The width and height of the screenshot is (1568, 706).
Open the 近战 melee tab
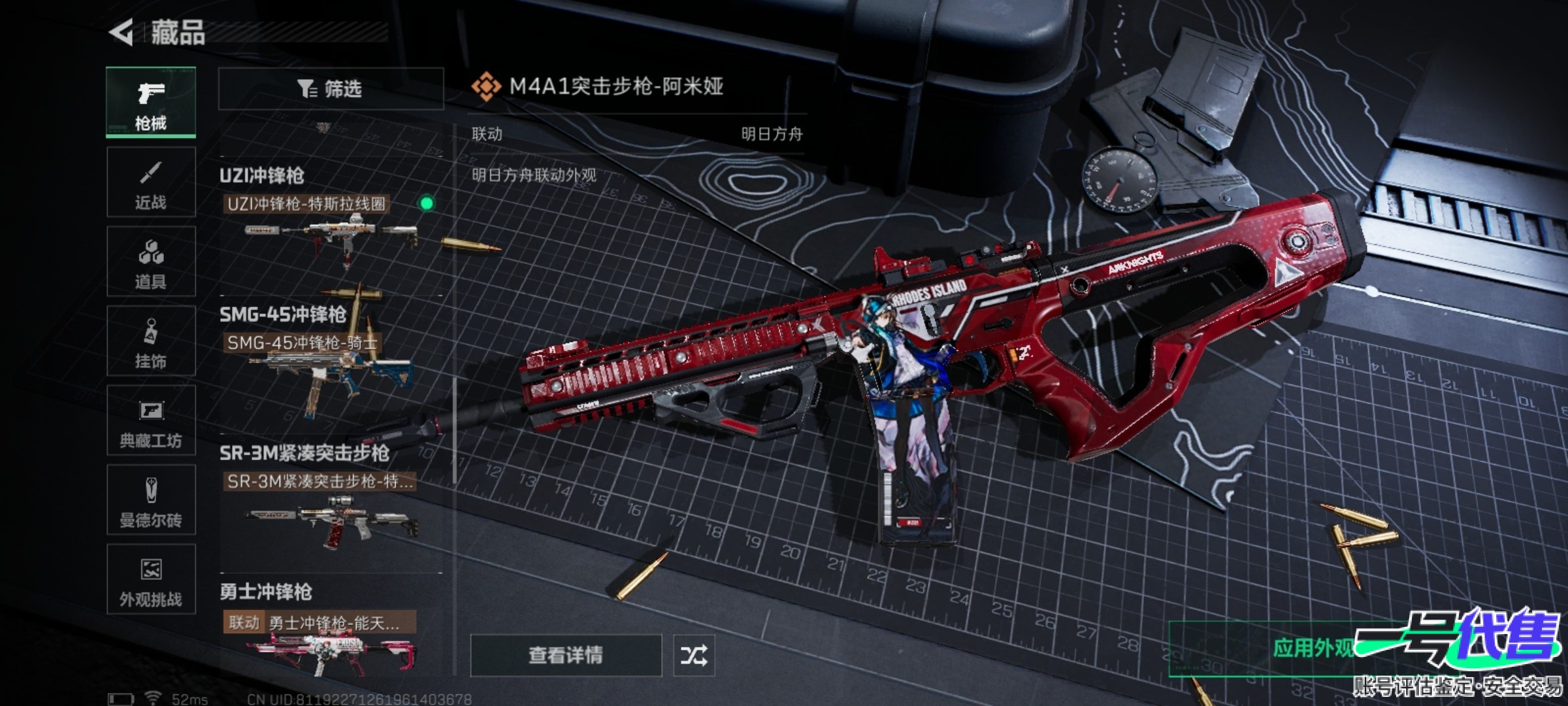tap(151, 182)
